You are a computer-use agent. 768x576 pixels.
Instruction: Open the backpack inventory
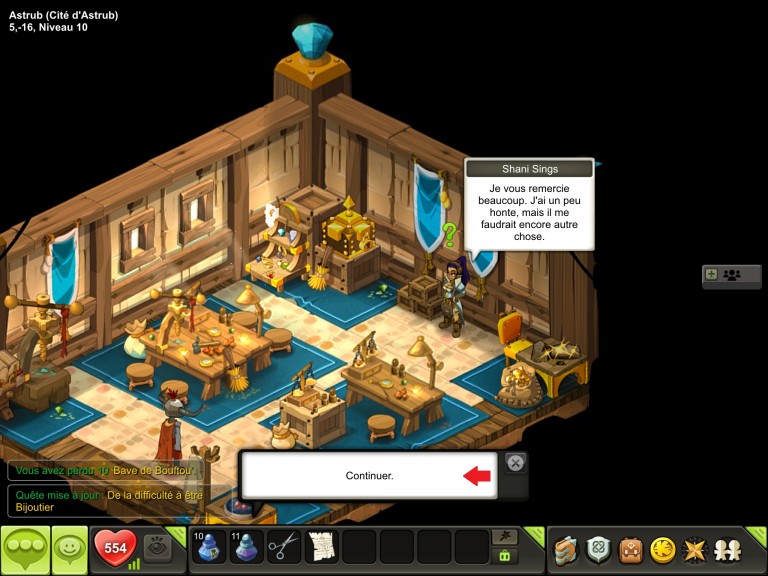pos(630,549)
